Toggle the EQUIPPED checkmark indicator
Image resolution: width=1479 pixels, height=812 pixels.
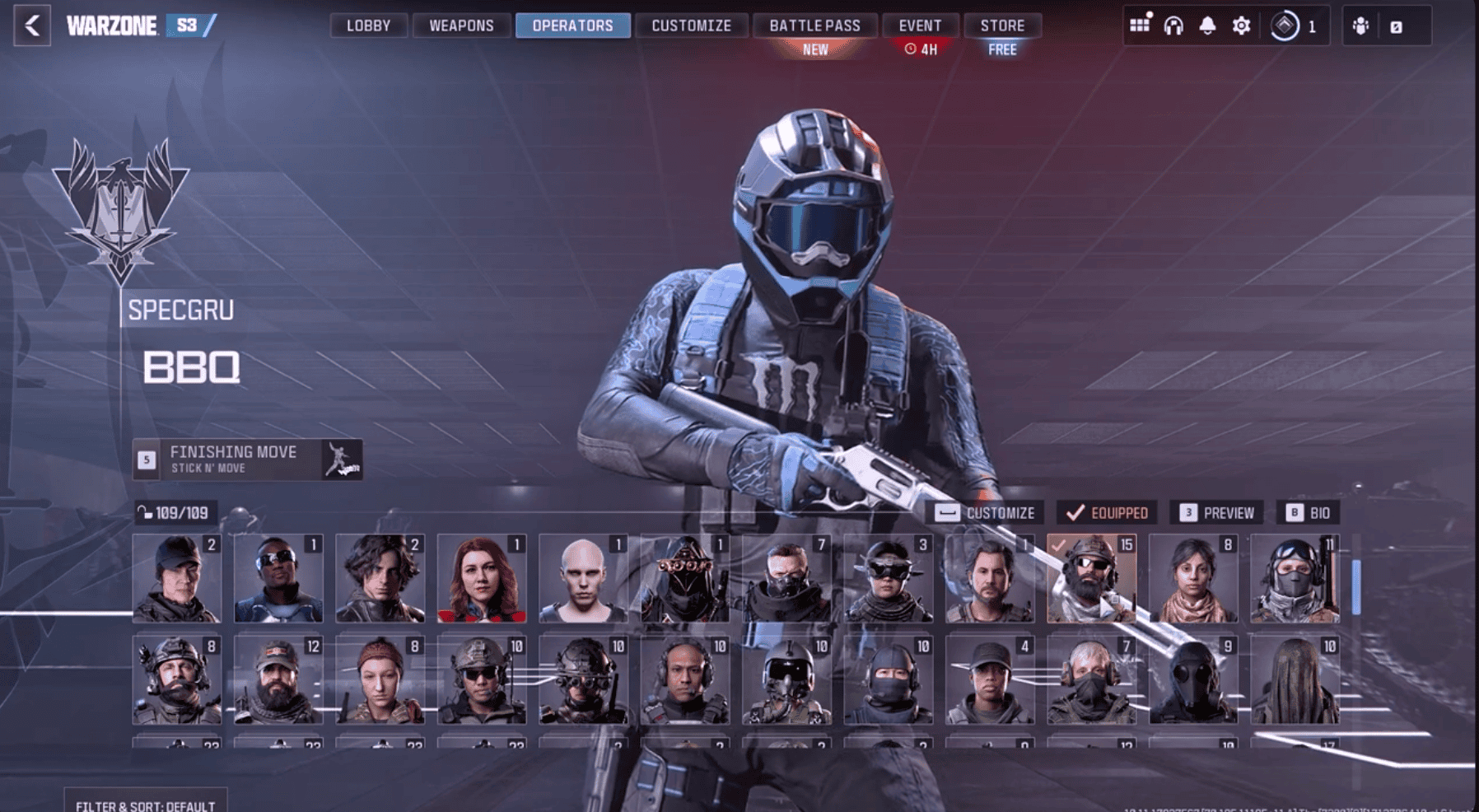(x=1109, y=511)
